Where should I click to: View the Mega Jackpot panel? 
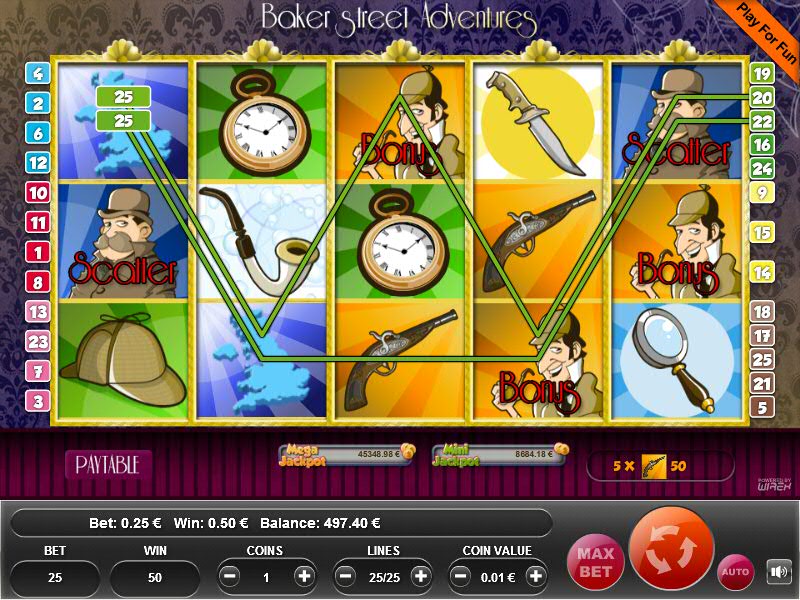pyautogui.click(x=346, y=455)
